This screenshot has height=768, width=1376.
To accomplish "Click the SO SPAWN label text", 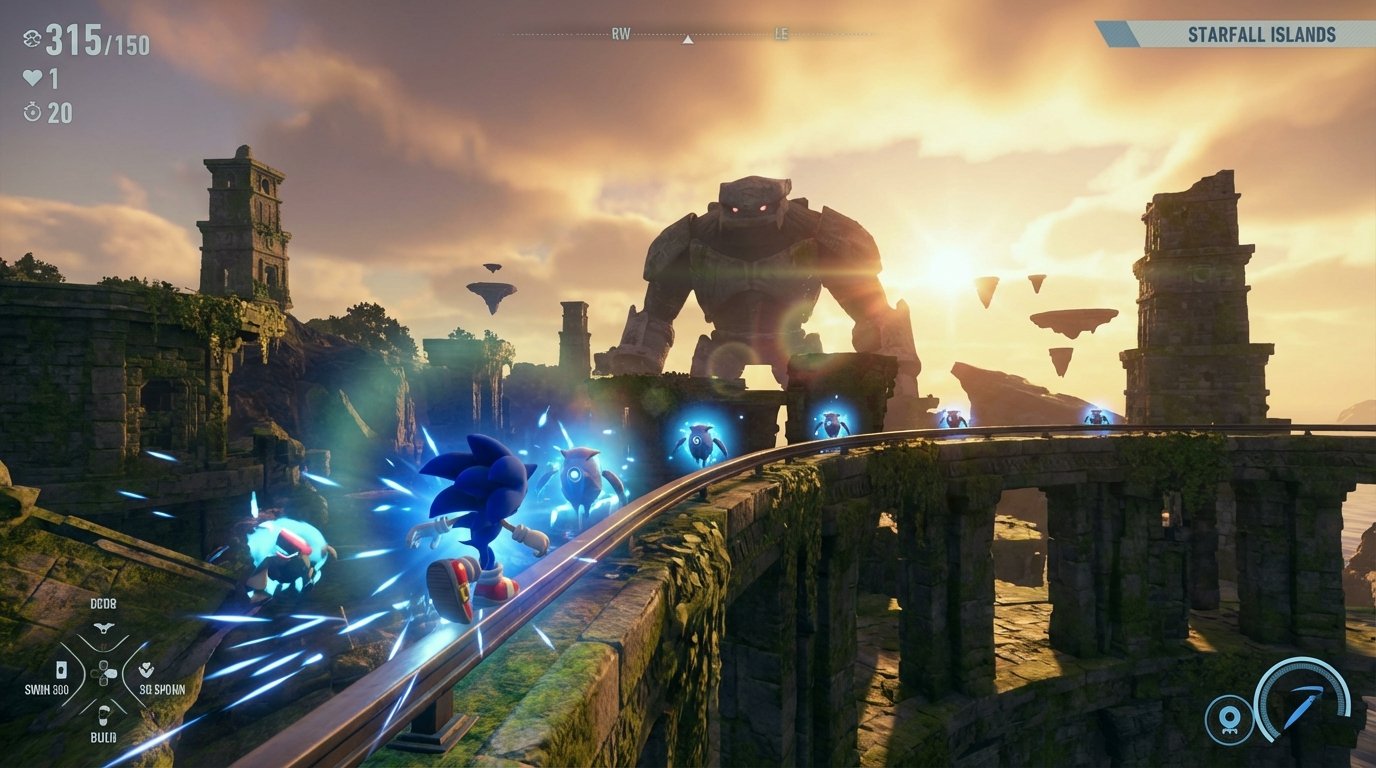I will point(161,690).
